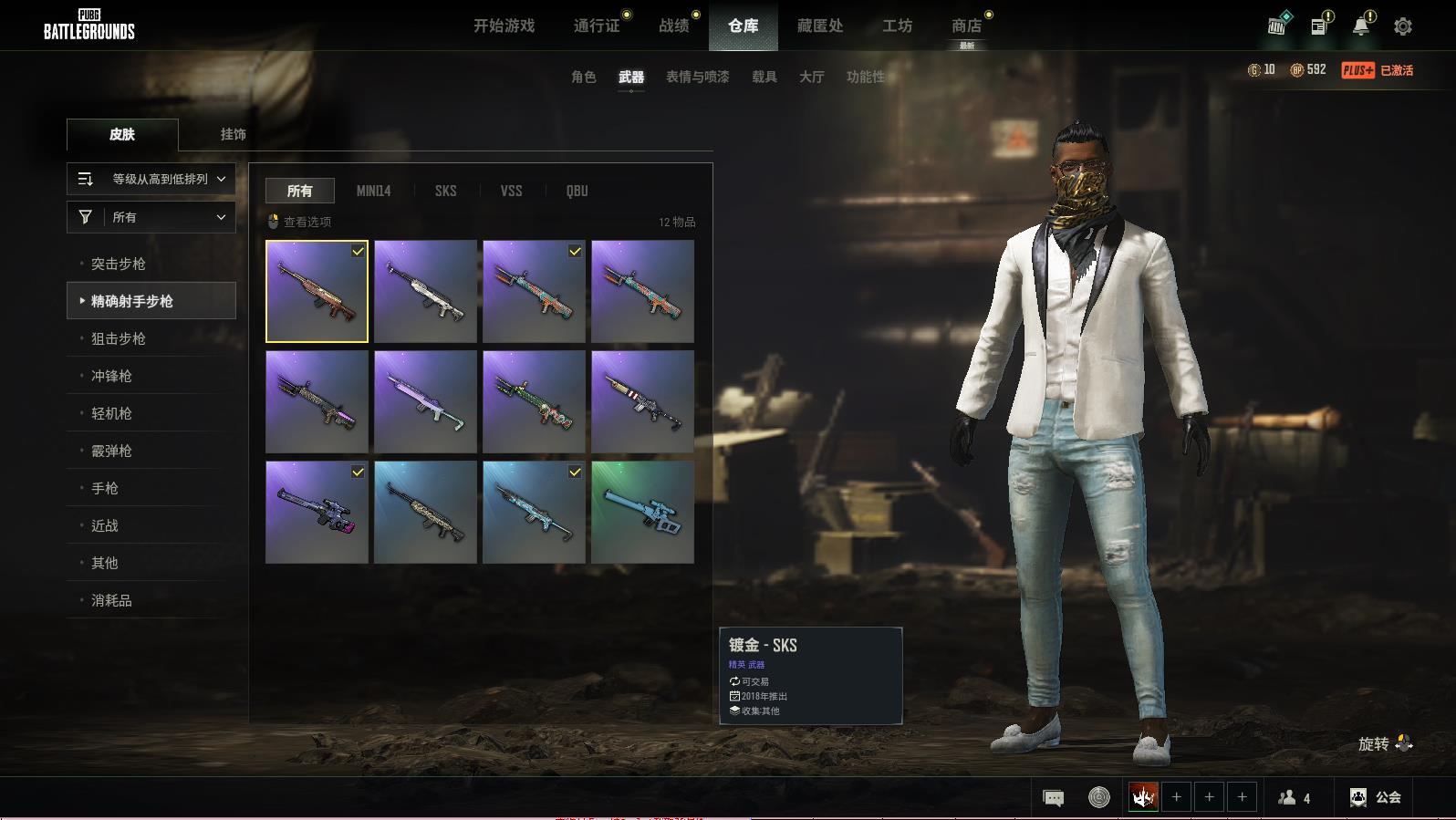
Task: Choose the 狙击步枪 weapon category
Action: [x=119, y=338]
